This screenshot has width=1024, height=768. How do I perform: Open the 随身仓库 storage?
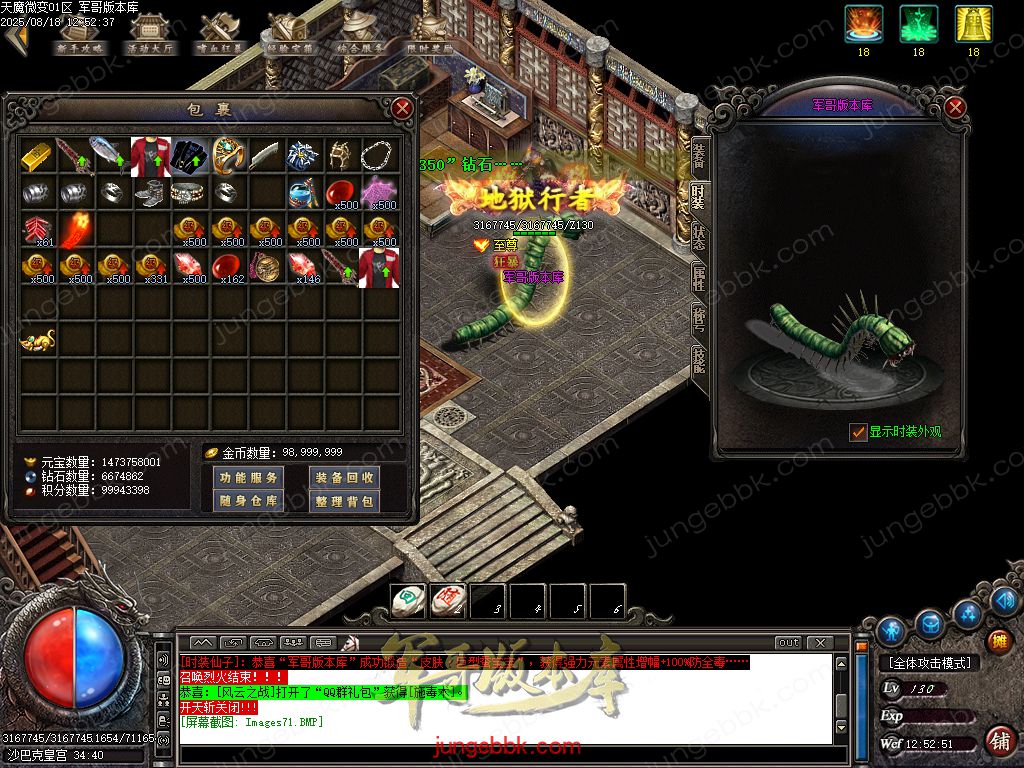[248, 501]
